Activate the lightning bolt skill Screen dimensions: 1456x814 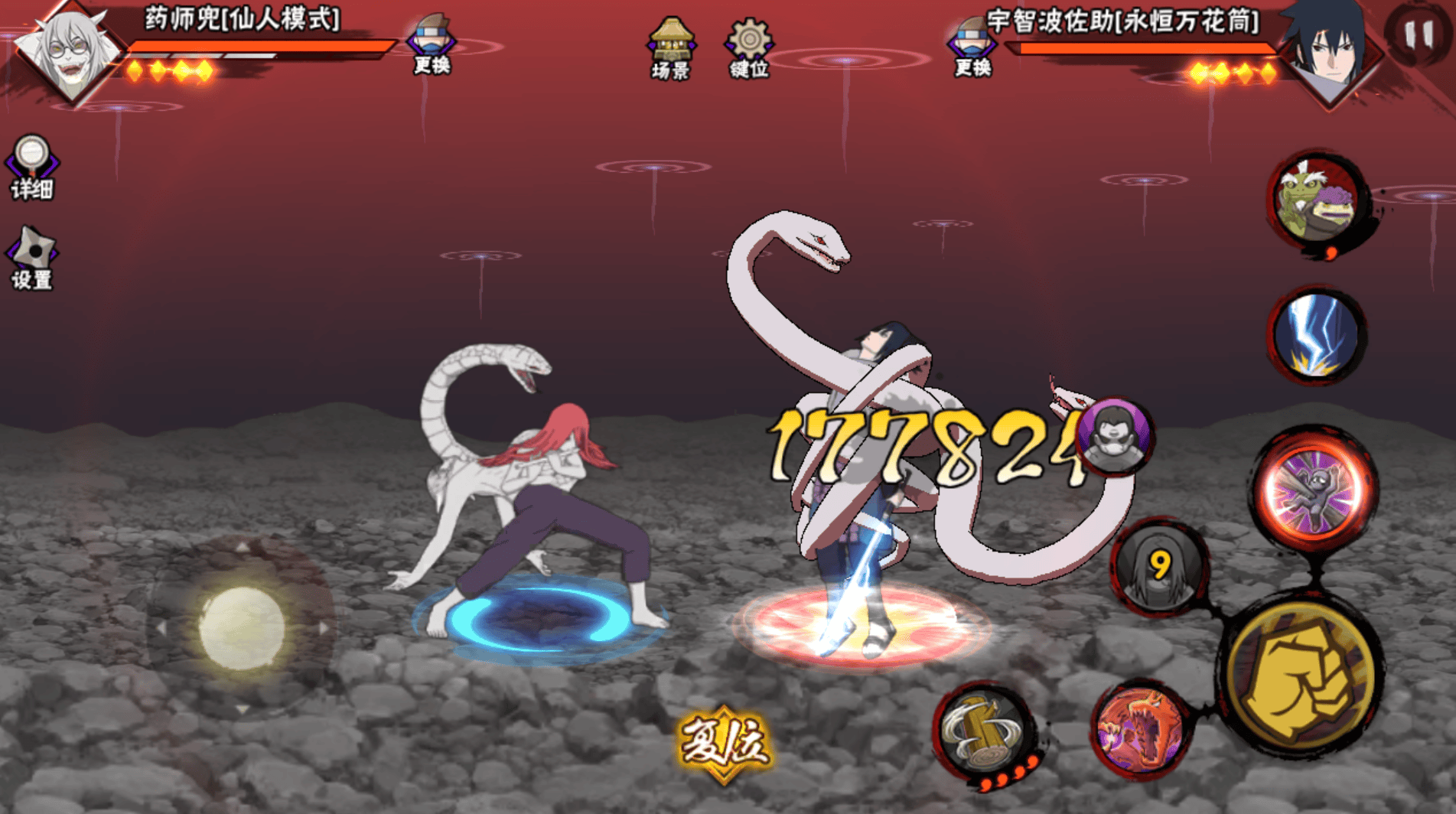coord(1315,335)
